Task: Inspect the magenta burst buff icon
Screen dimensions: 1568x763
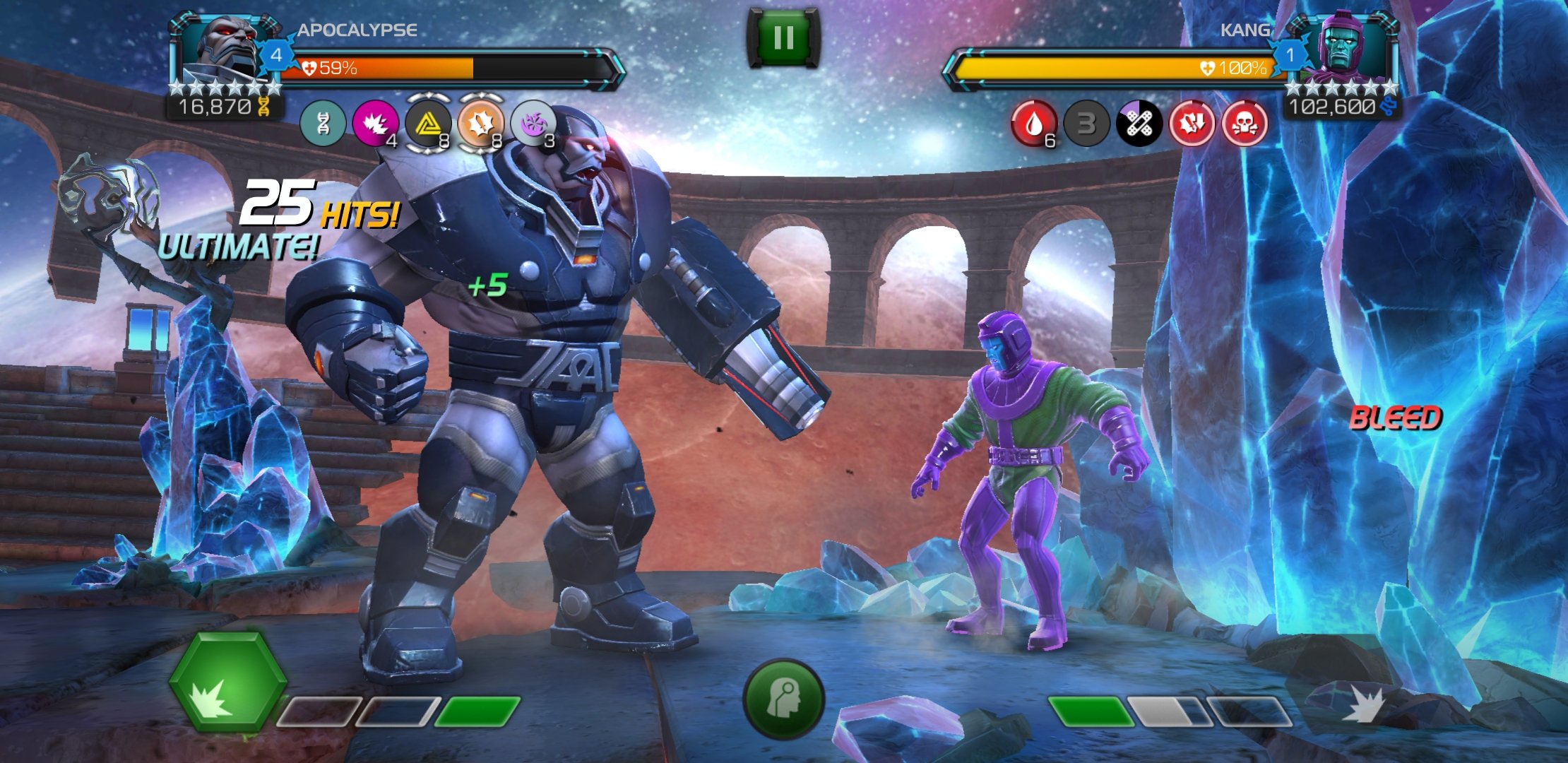Action: (x=374, y=124)
